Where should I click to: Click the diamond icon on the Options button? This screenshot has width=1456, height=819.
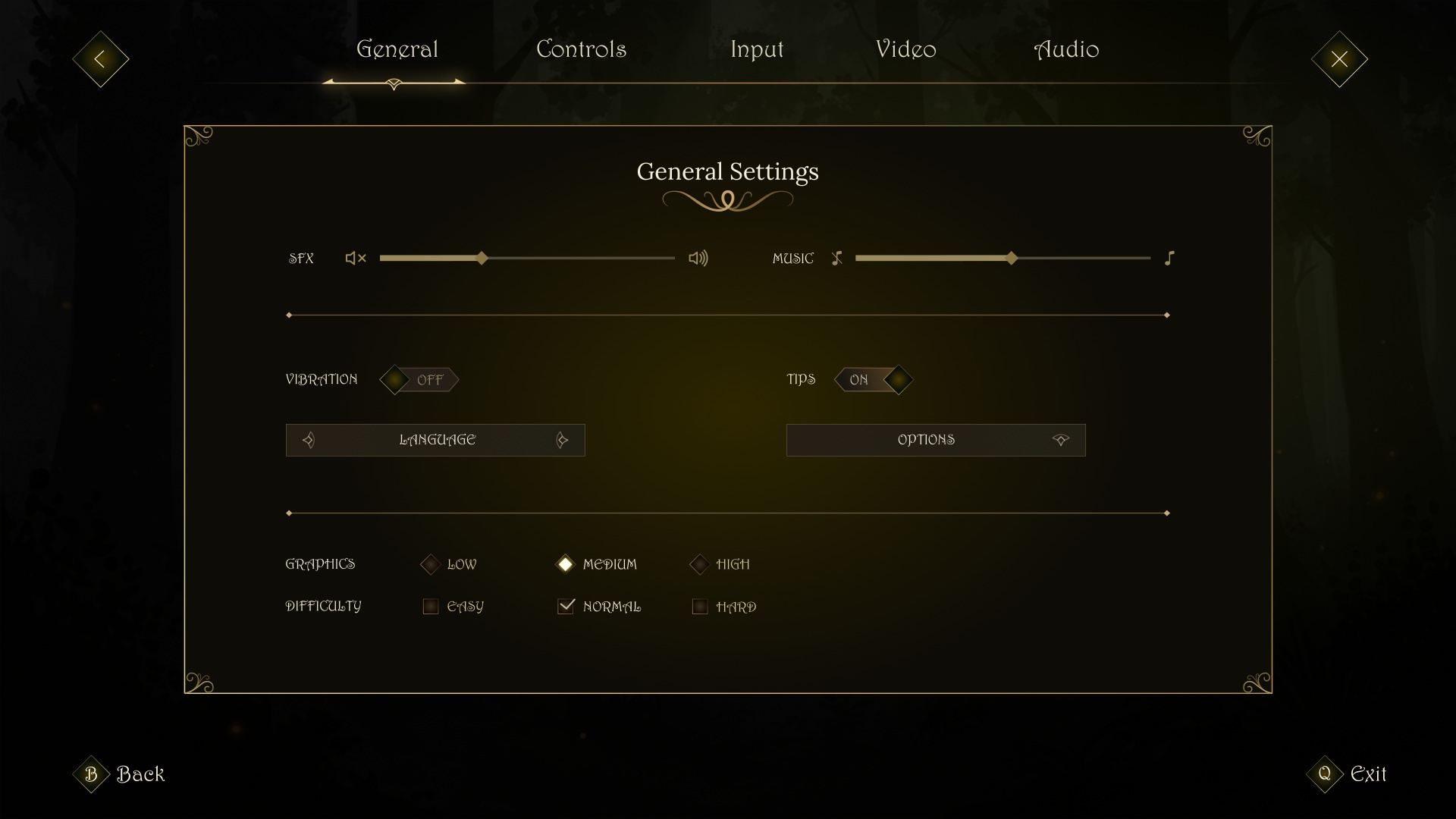tap(1061, 440)
